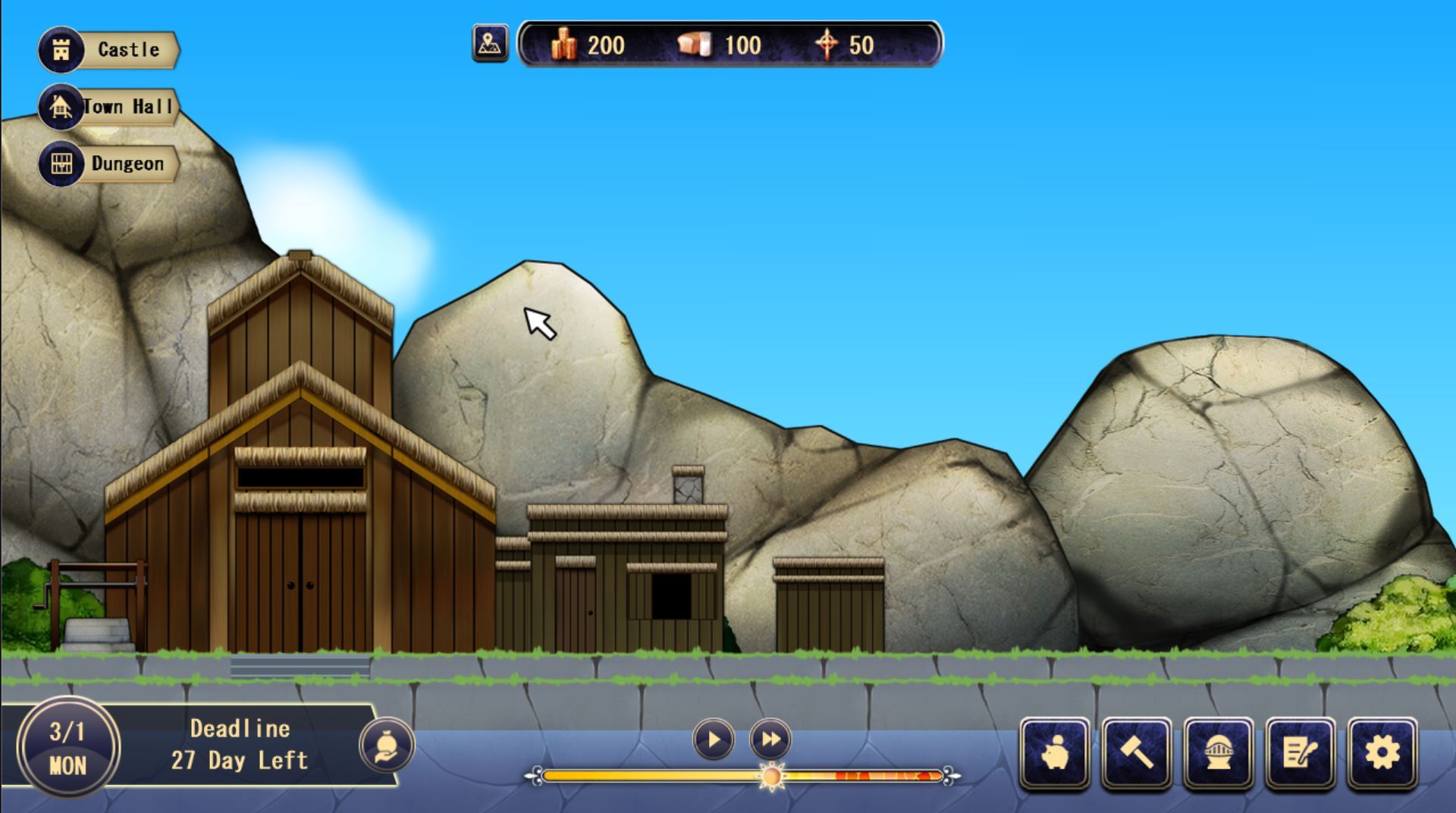1456x813 pixels.
Task: Open the piggy bank menu
Action: click(1054, 753)
